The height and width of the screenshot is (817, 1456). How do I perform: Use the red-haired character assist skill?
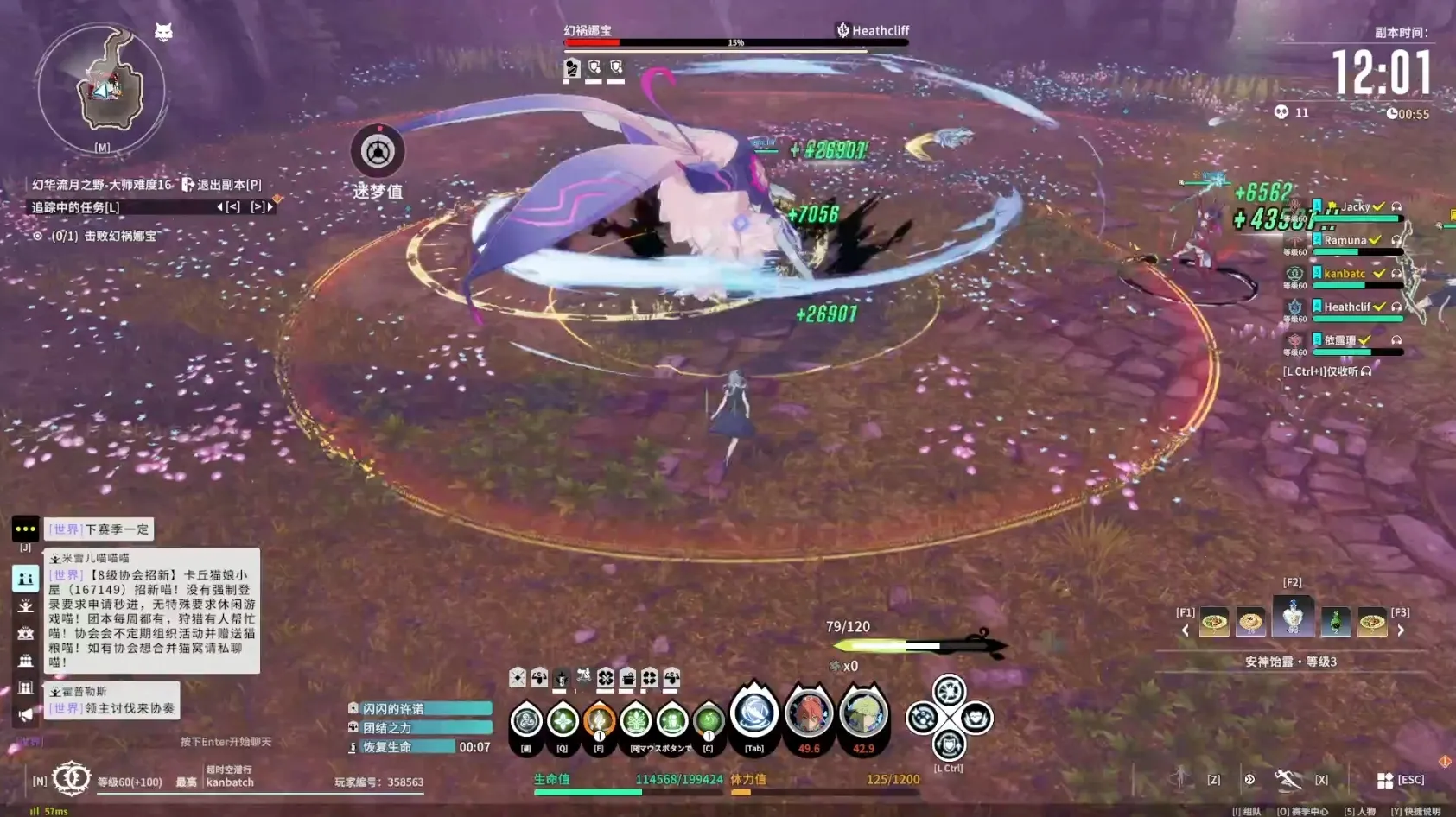click(x=809, y=714)
